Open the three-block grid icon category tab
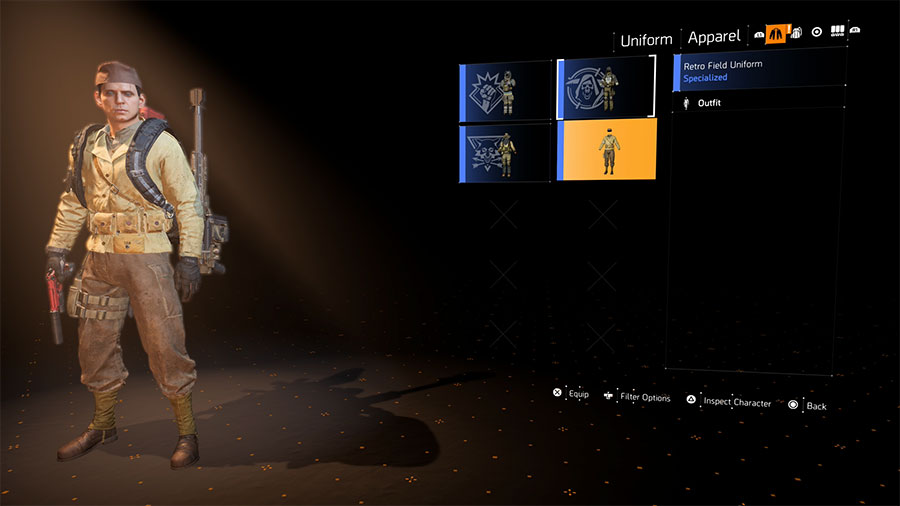 click(837, 33)
